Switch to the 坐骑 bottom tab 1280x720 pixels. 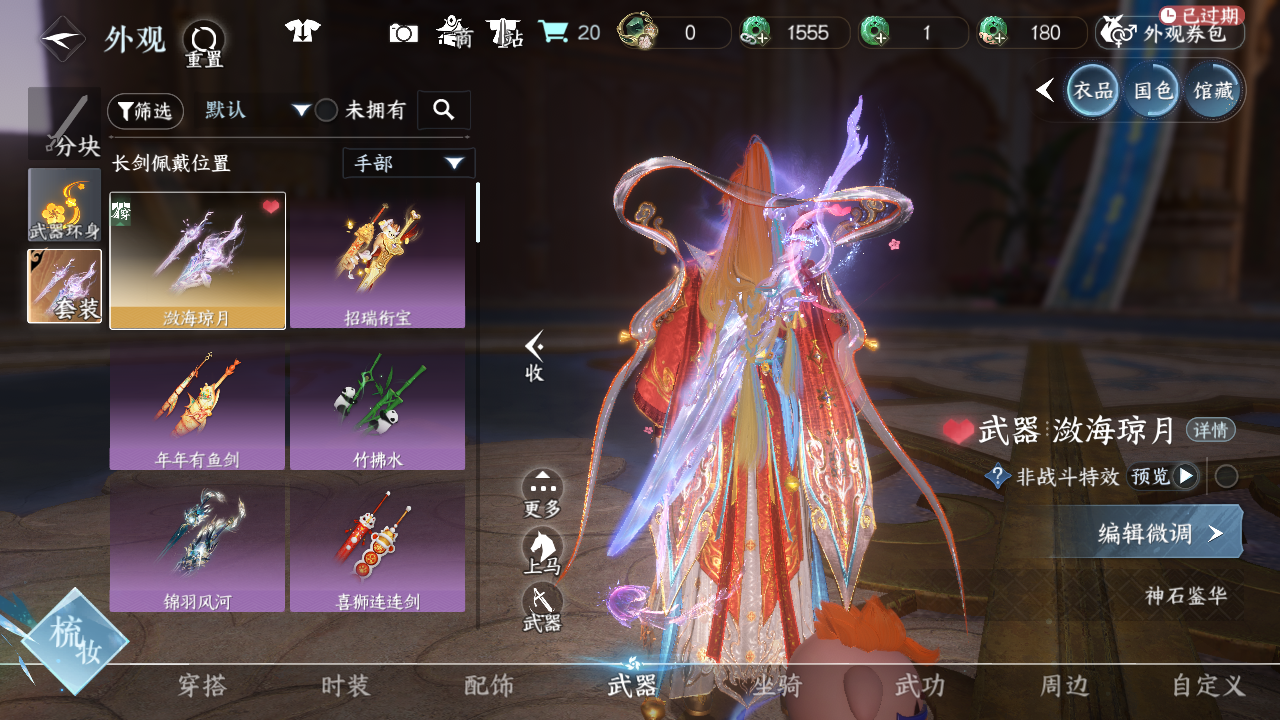point(776,686)
